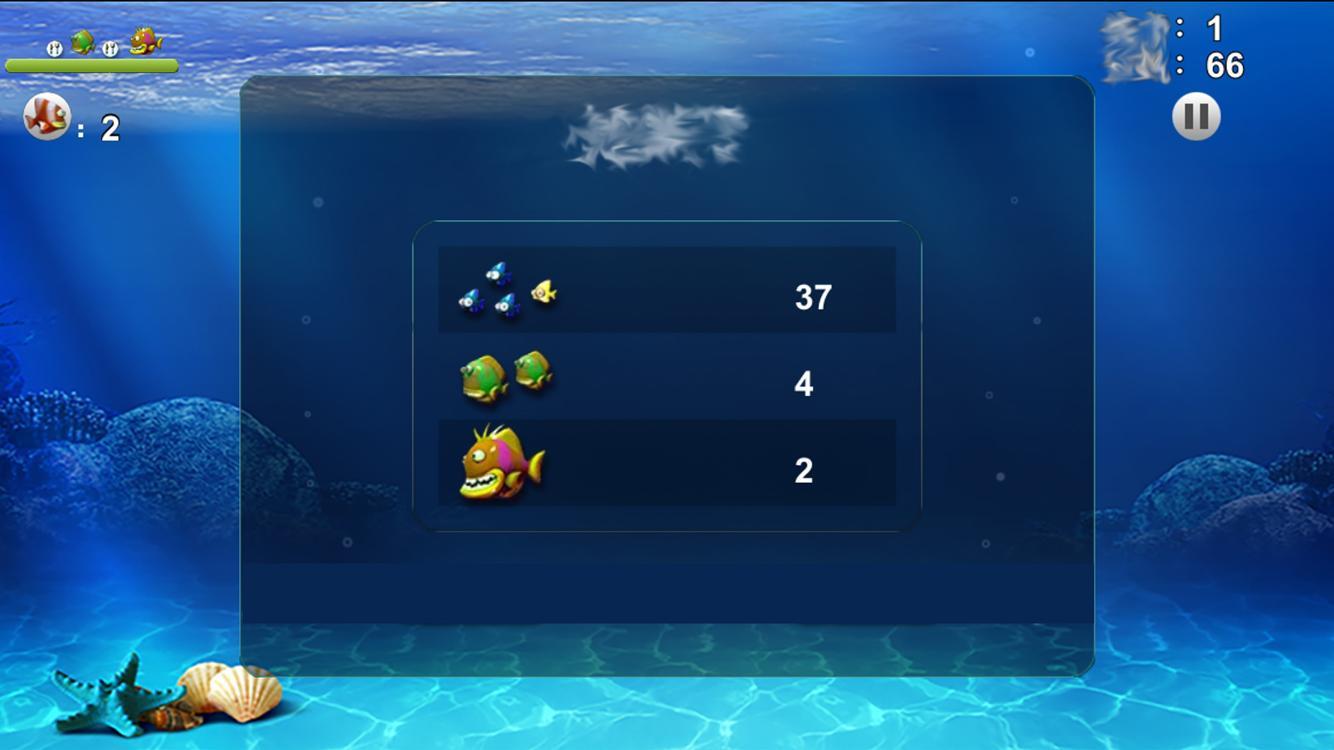This screenshot has height=750, width=1334.
Task: Click the first fork-and-knife marker icon
Action: pos(55,48)
